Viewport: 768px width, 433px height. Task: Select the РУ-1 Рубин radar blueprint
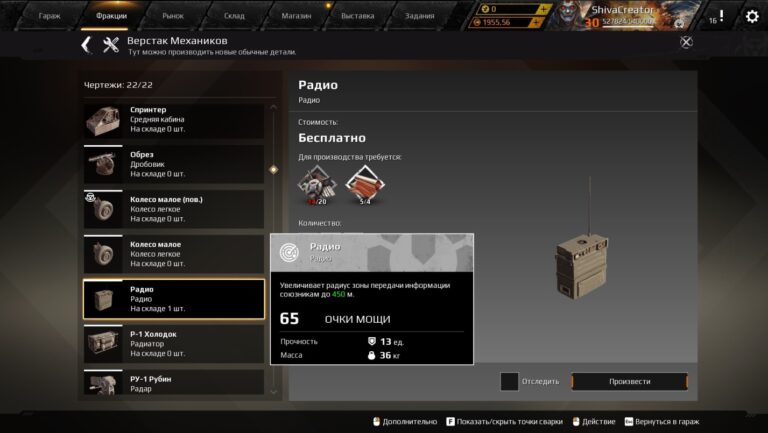(x=173, y=383)
